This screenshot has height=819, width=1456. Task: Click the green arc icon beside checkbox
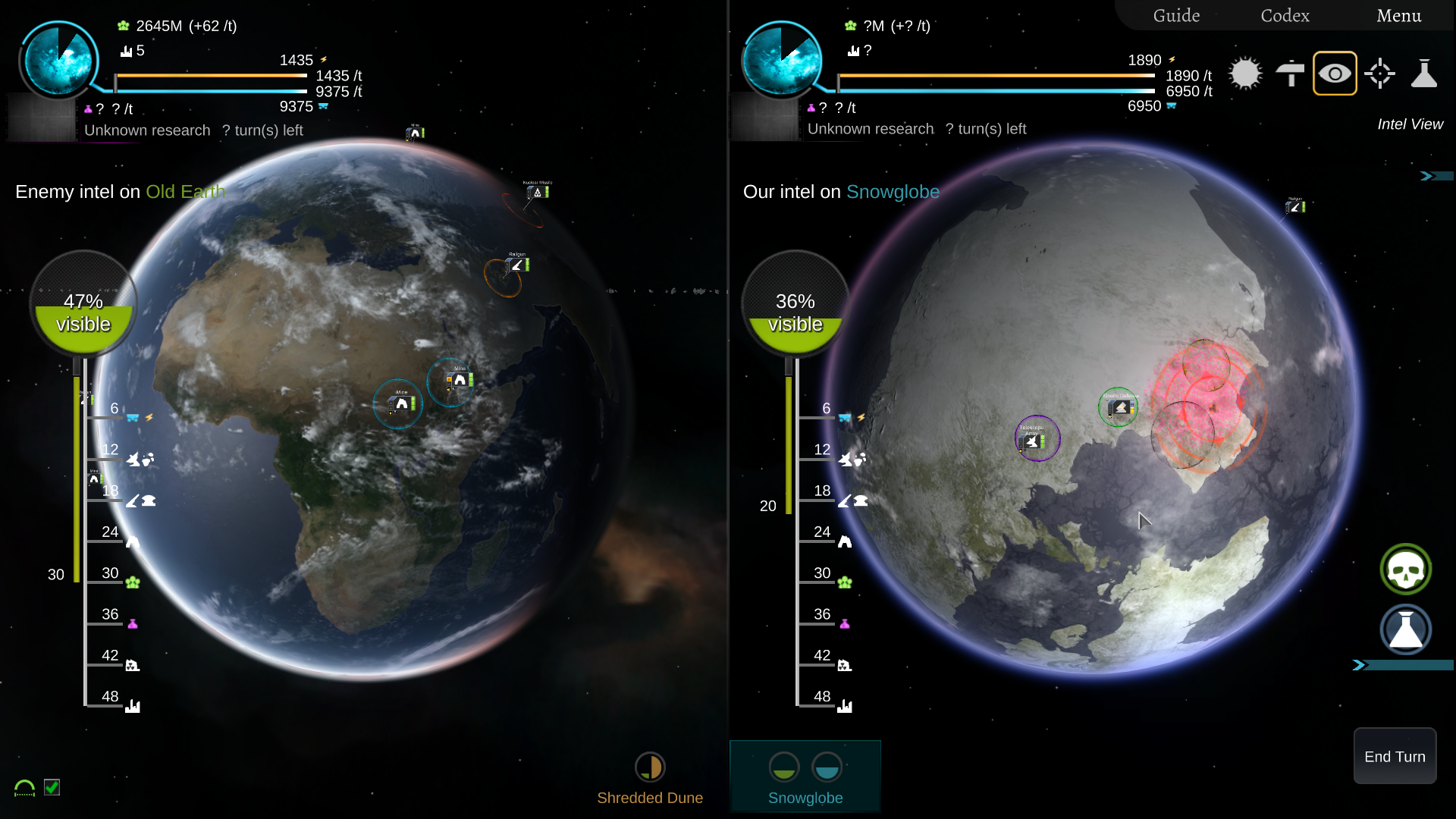coord(24,788)
